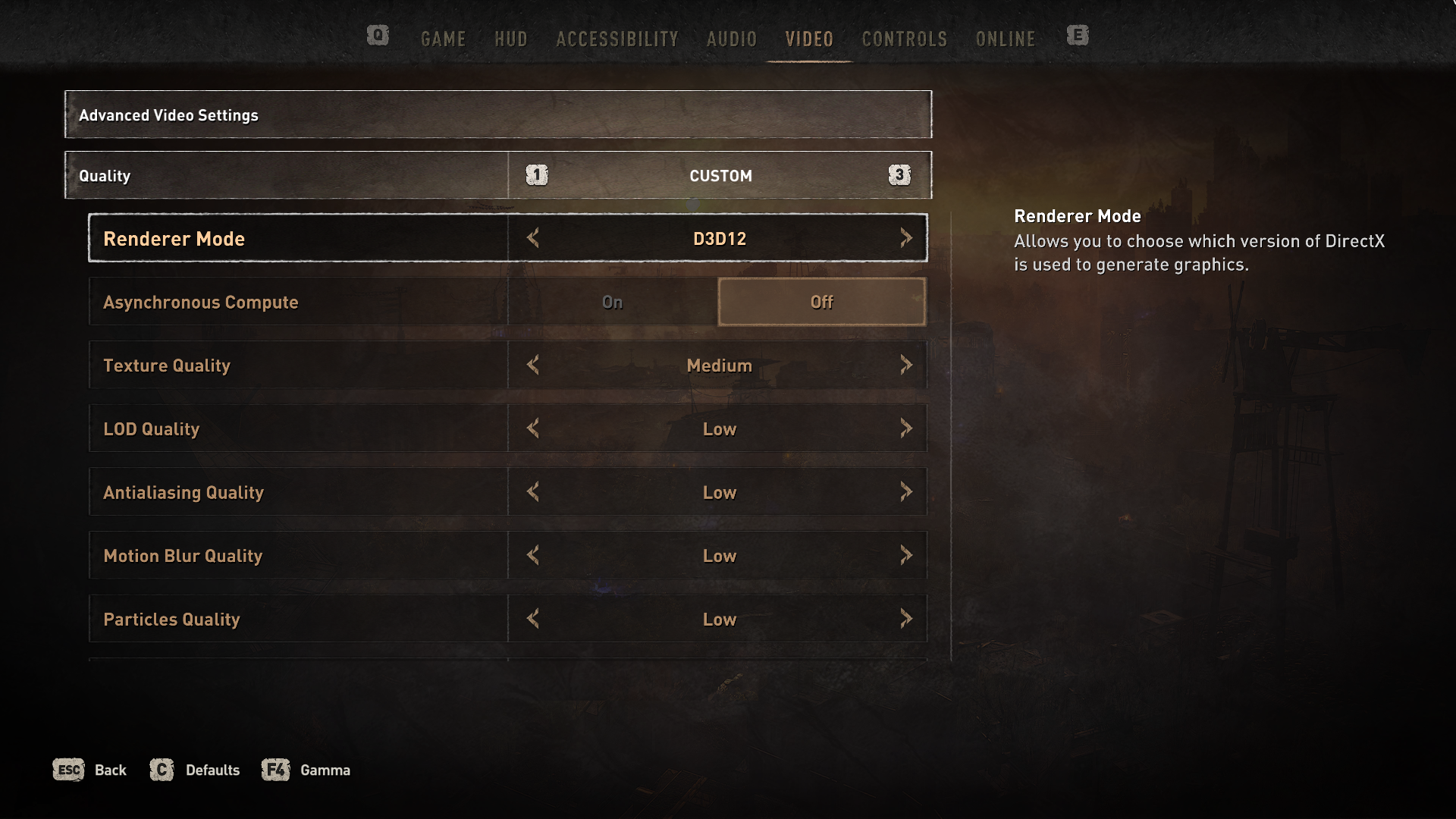Switch to the Game tab

point(443,39)
